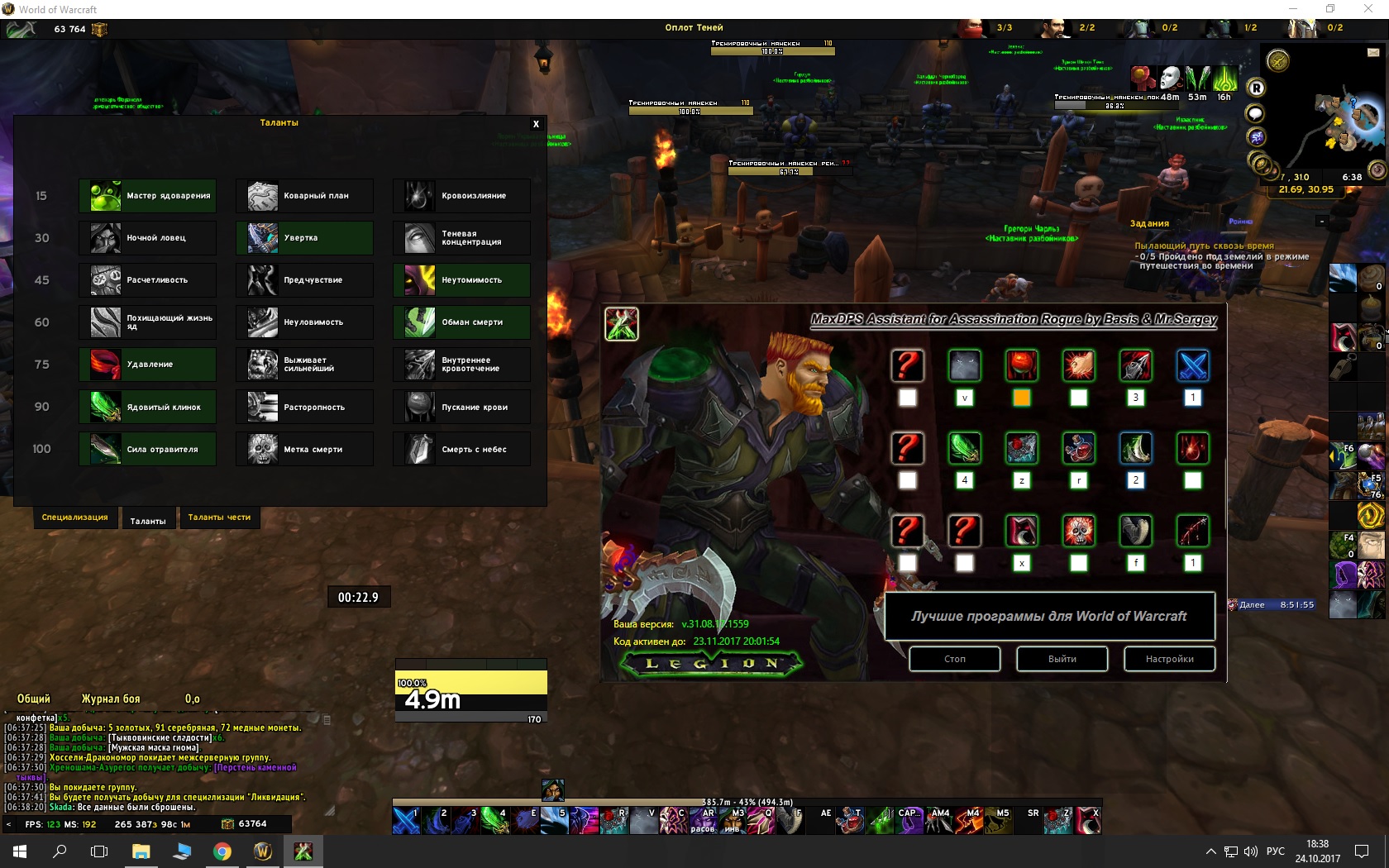Viewport: 1389px width, 868px height.
Task: Switch to the Специализация tab
Action: tap(74, 517)
